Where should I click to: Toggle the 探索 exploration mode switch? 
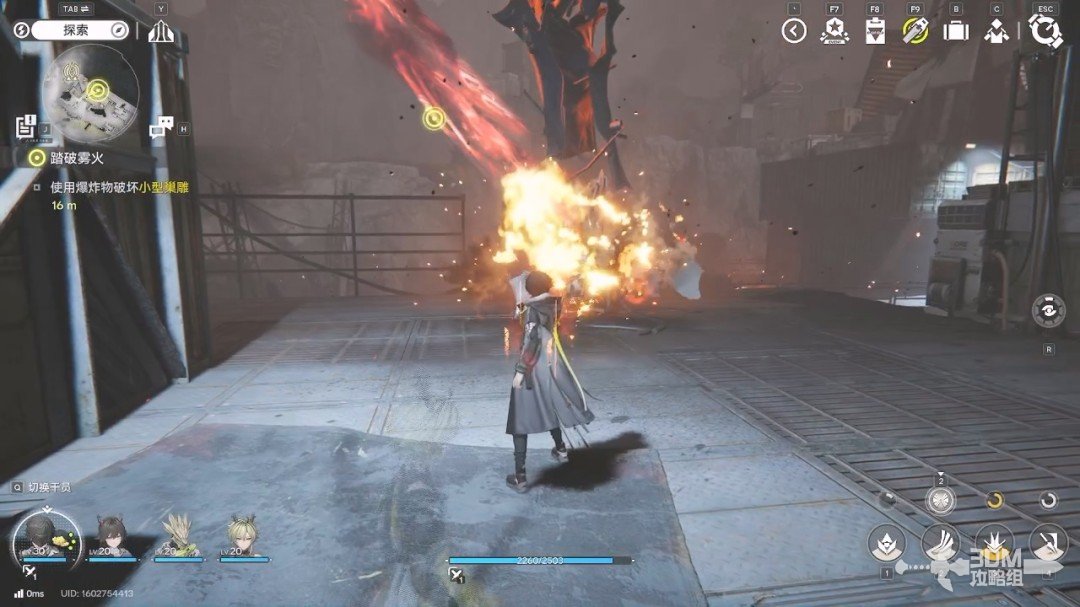coord(76,30)
